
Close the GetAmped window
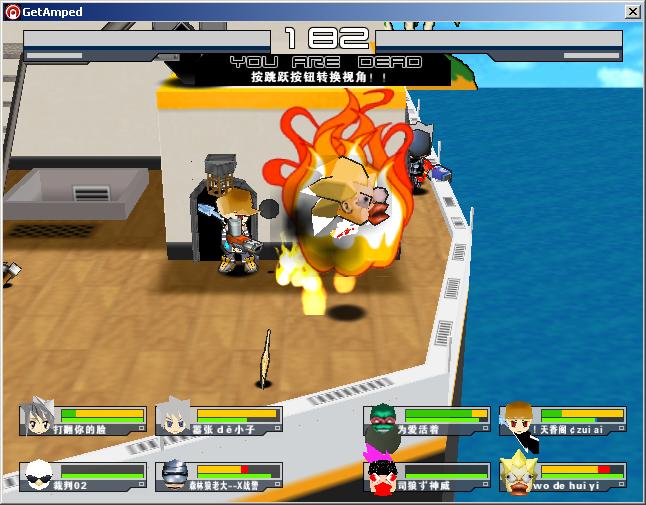click(632, 12)
